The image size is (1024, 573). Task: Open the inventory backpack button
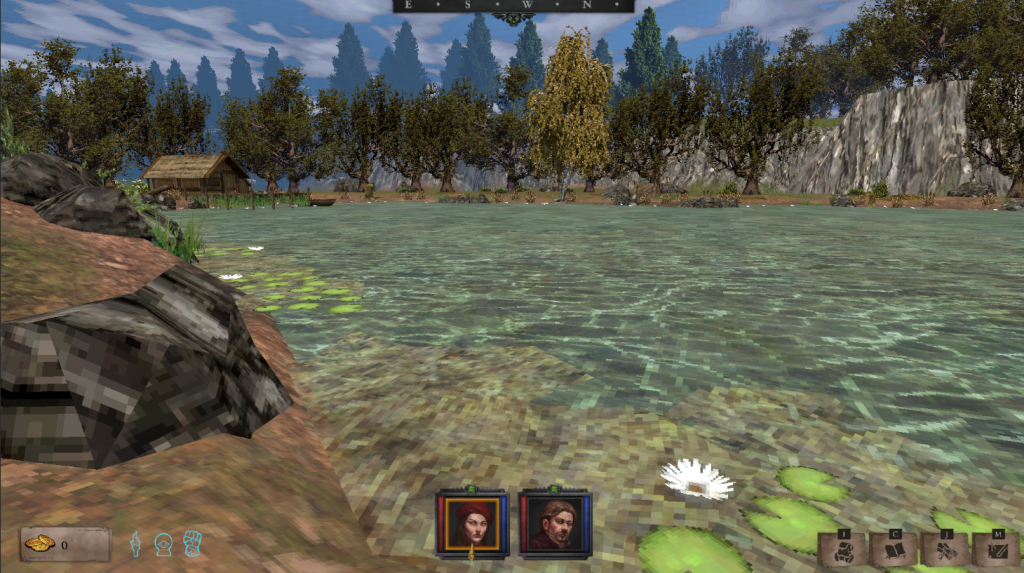pos(843,549)
